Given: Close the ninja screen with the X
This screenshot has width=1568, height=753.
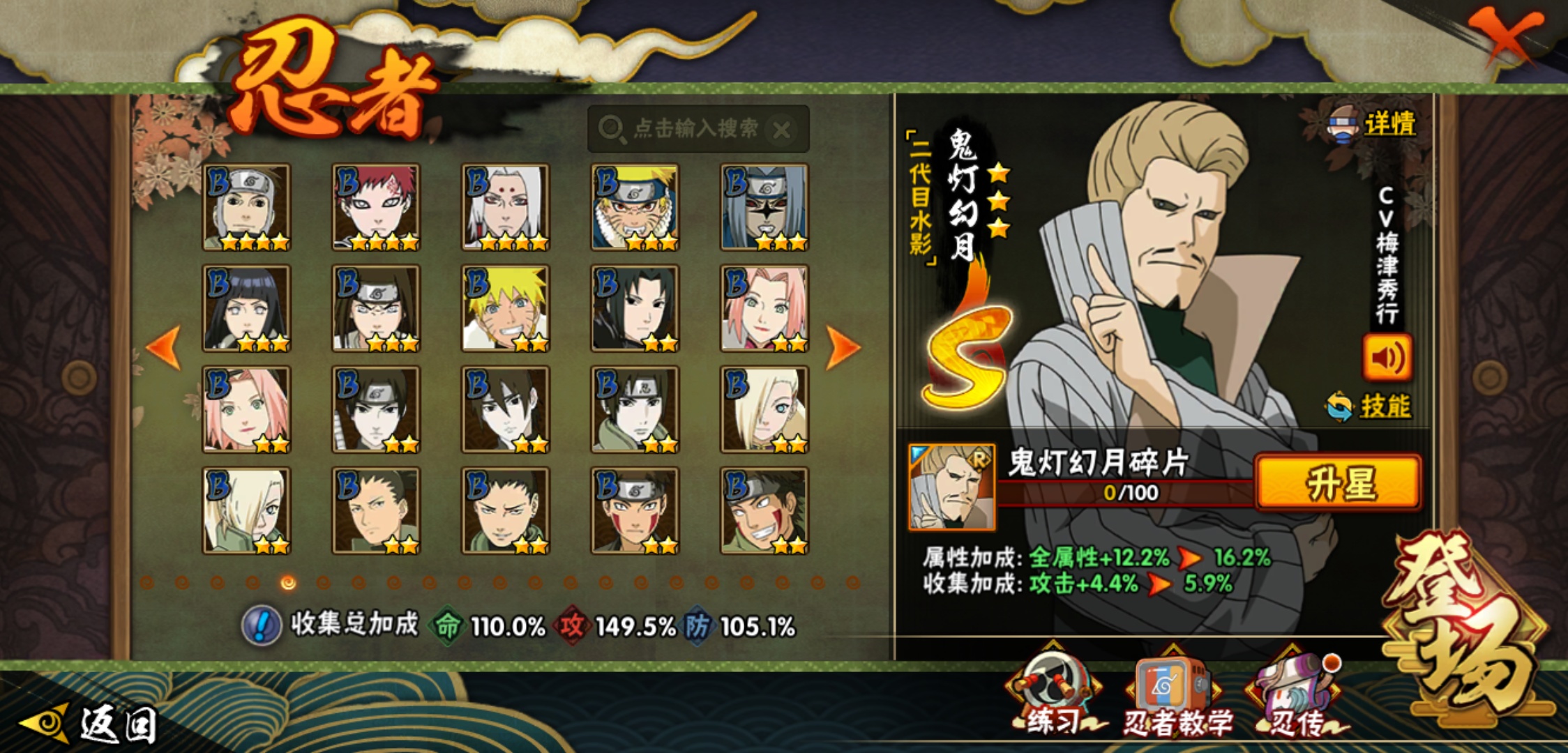Looking at the screenshot, I should click(x=1507, y=35).
